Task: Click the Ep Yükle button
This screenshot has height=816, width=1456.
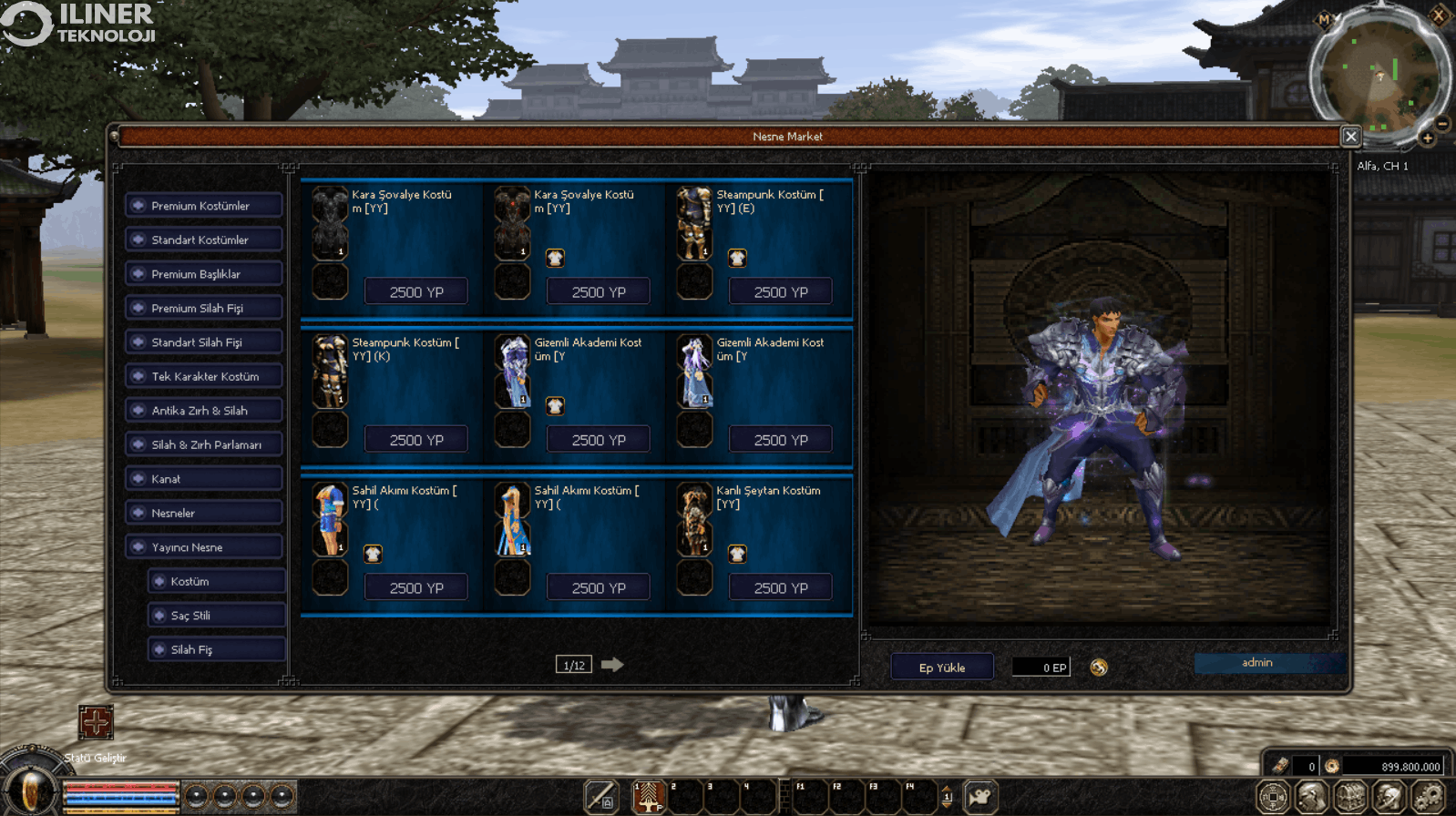Action: [941, 668]
